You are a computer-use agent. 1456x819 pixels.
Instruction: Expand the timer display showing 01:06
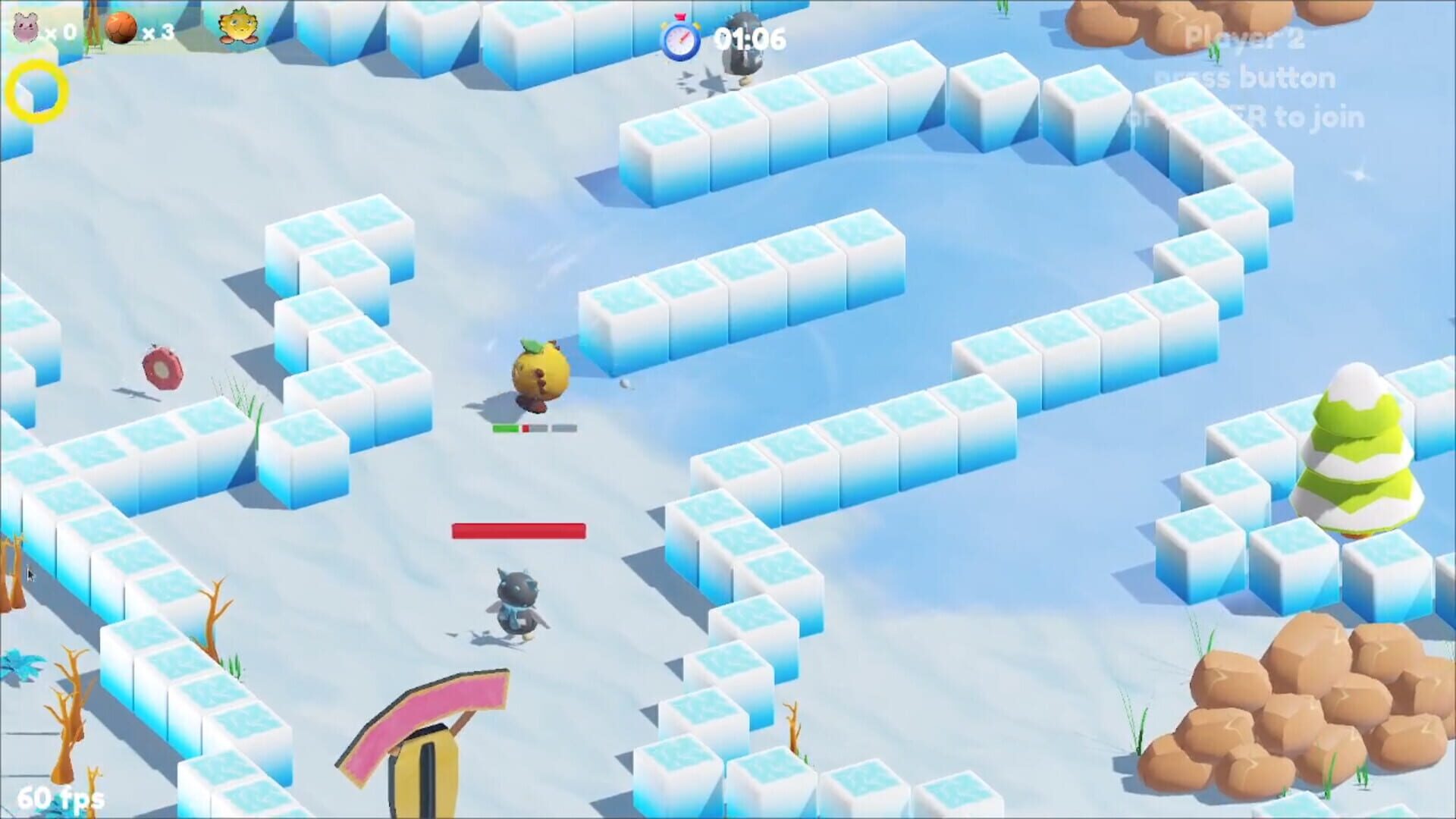click(751, 36)
